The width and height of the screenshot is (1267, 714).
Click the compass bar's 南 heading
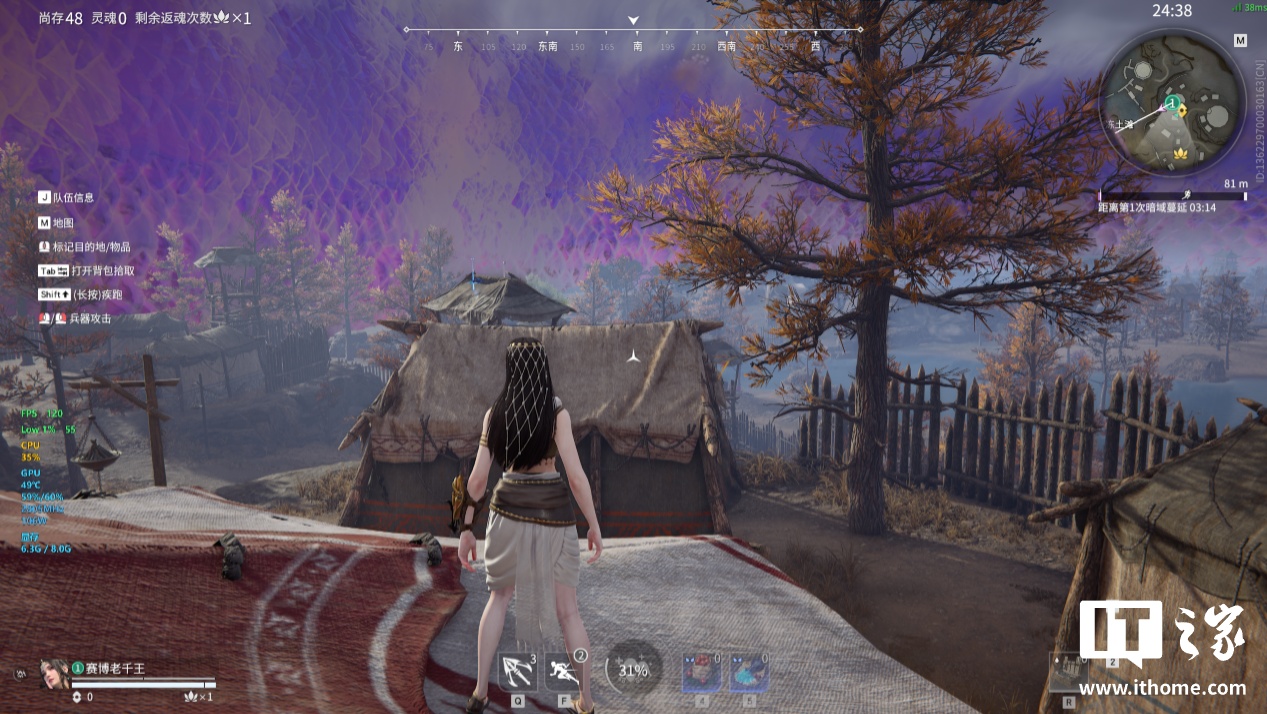(637, 46)
